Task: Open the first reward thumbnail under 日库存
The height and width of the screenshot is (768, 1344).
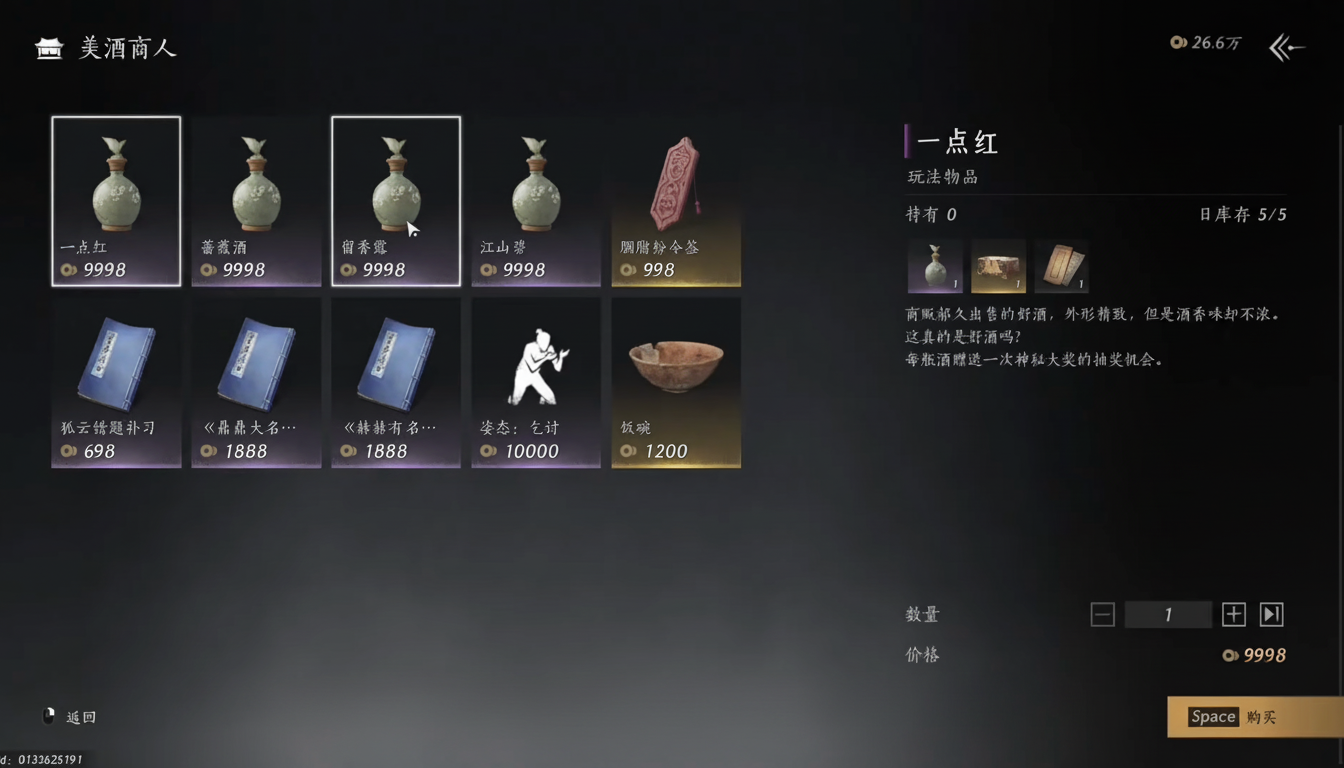Action: (934, 264)
